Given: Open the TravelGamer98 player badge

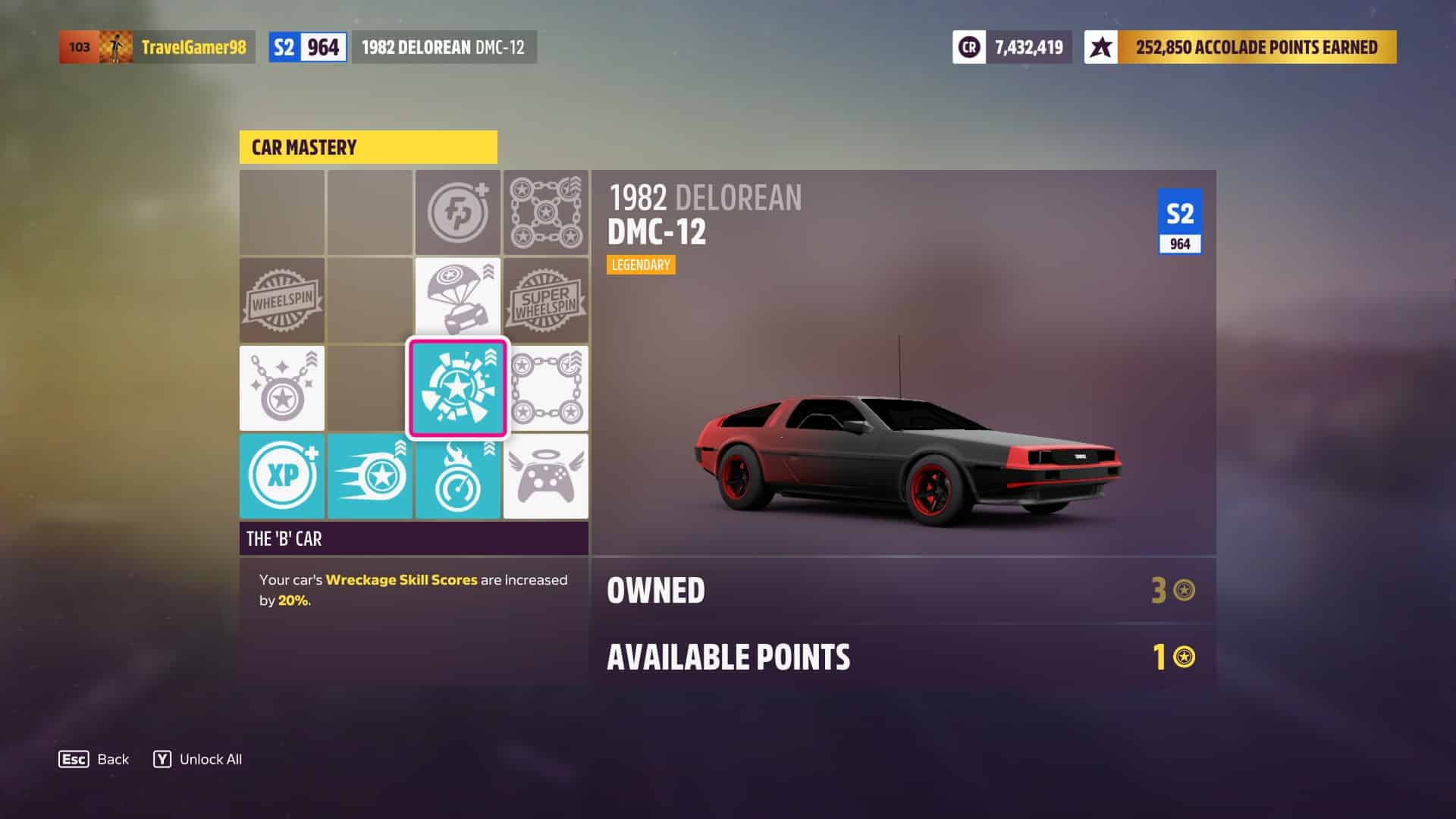Looking at the screenshot, I should (x=155, y=46).
